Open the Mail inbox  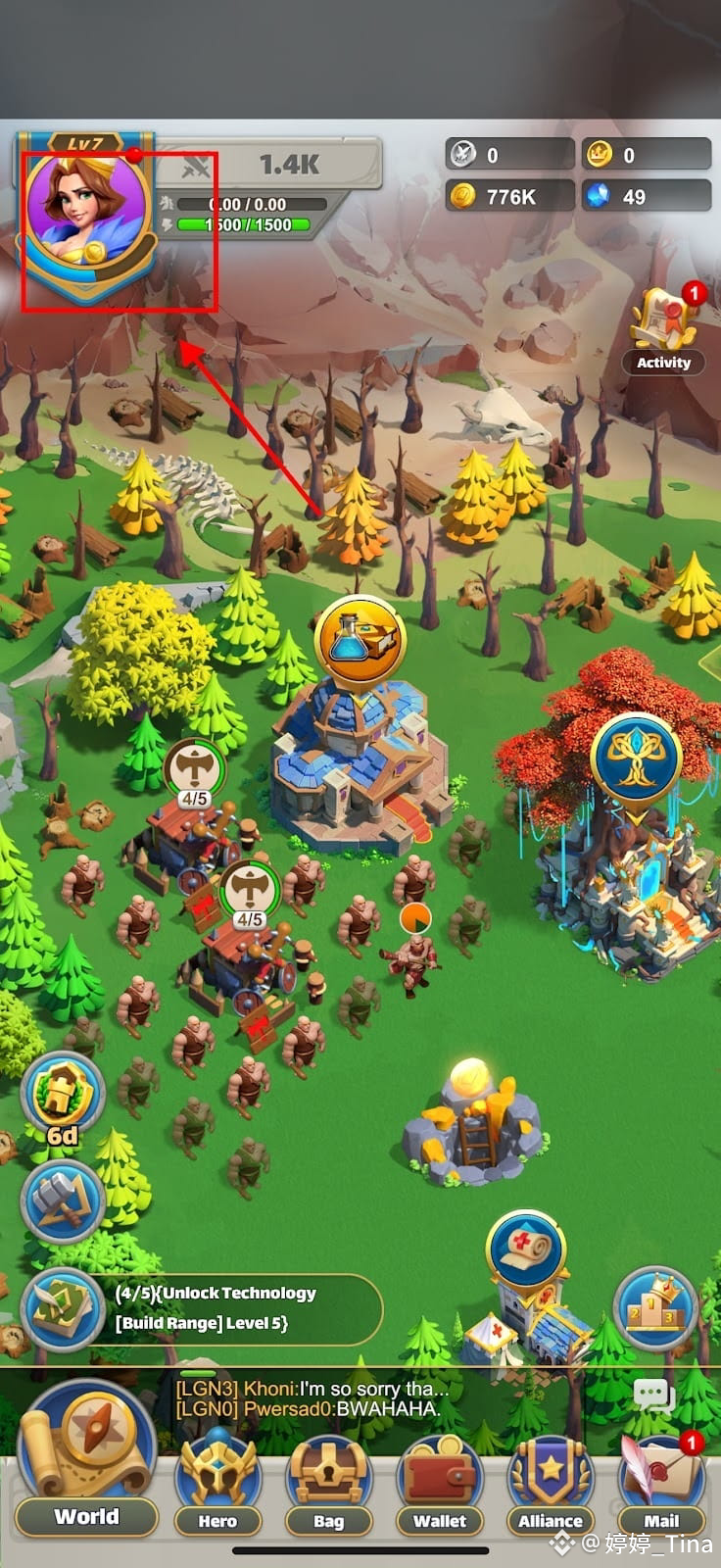coord(661,1482)
